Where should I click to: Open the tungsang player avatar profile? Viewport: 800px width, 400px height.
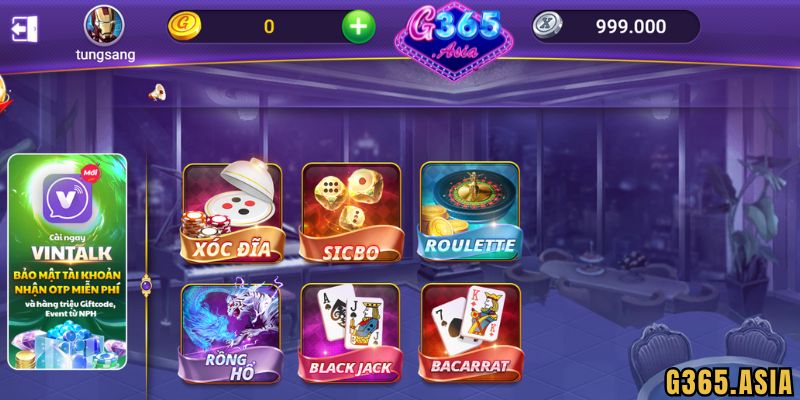(105, 24)
